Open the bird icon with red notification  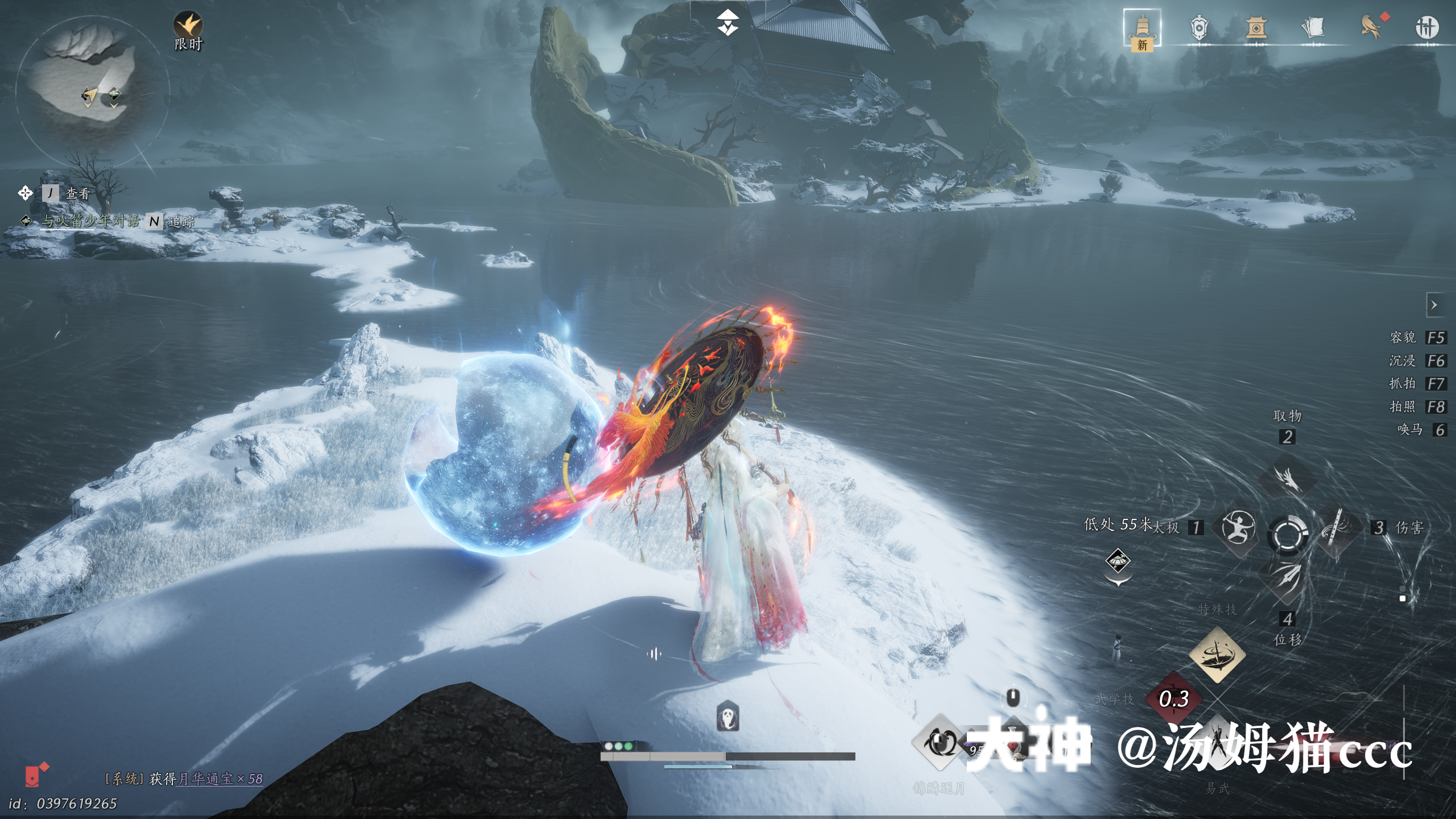1371,27
